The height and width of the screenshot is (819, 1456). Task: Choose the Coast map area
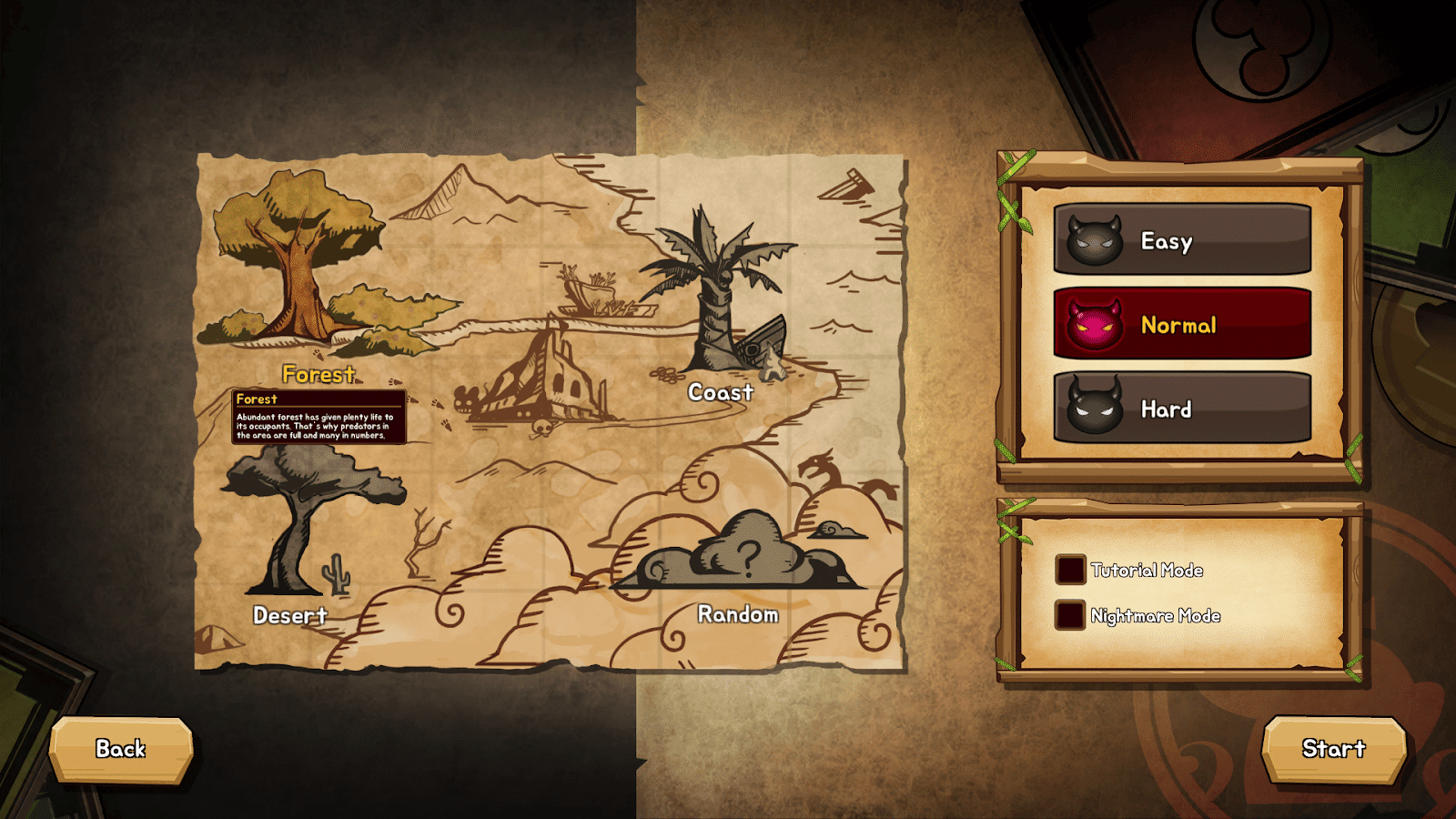[x=719, y=300]
